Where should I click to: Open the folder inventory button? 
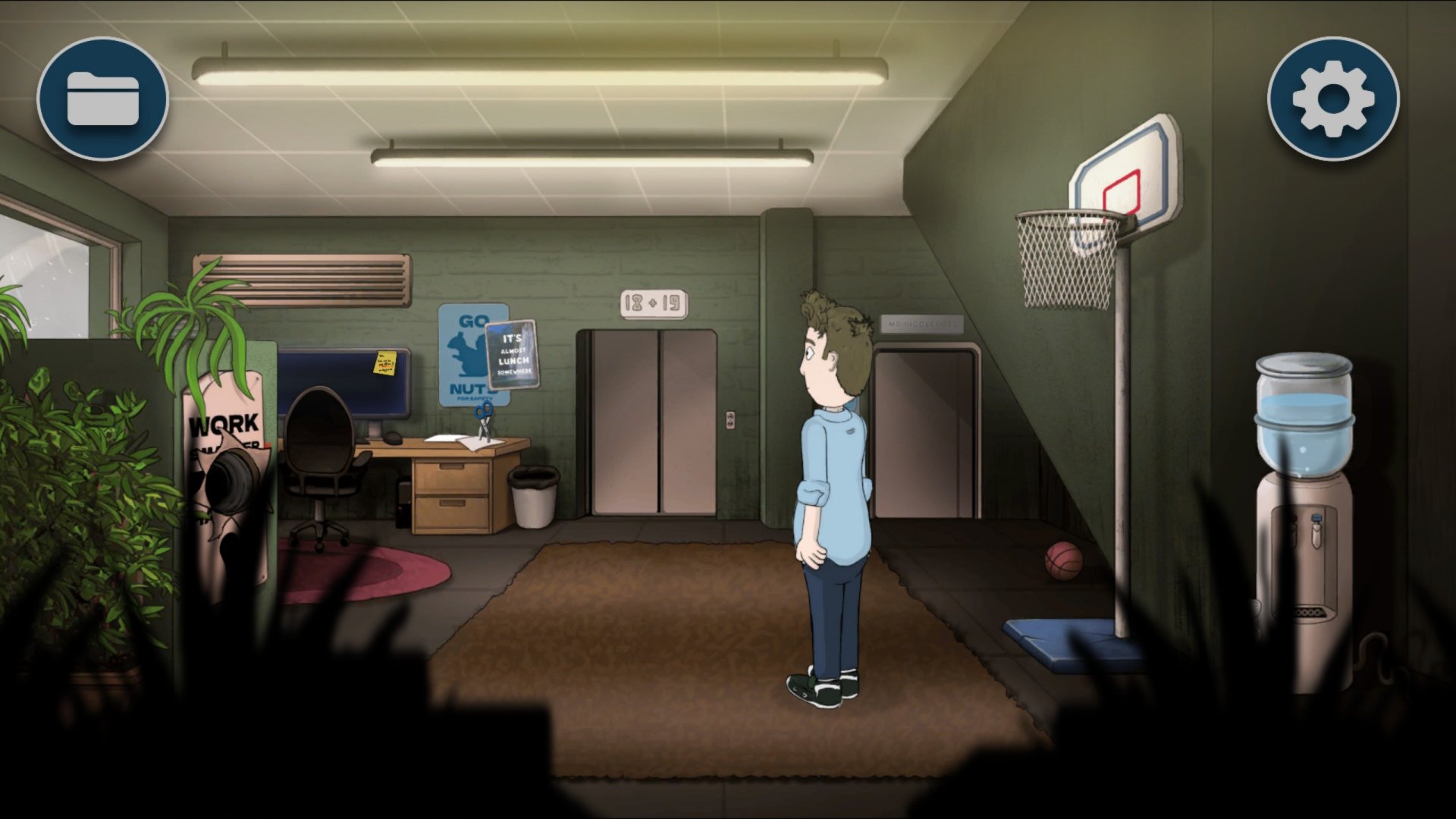click(x=102, y=99)
